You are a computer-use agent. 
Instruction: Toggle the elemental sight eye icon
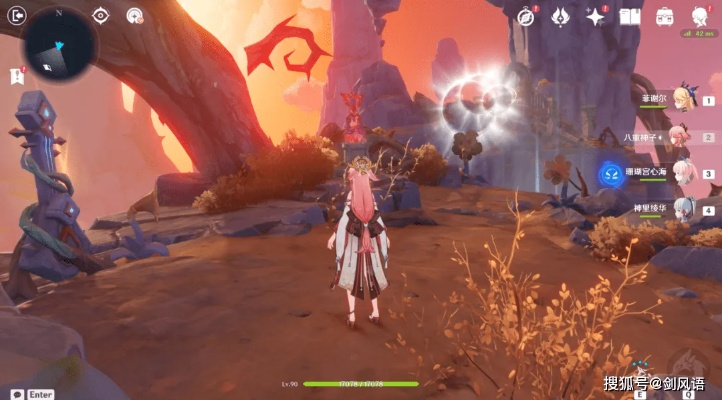pos(101,15)
